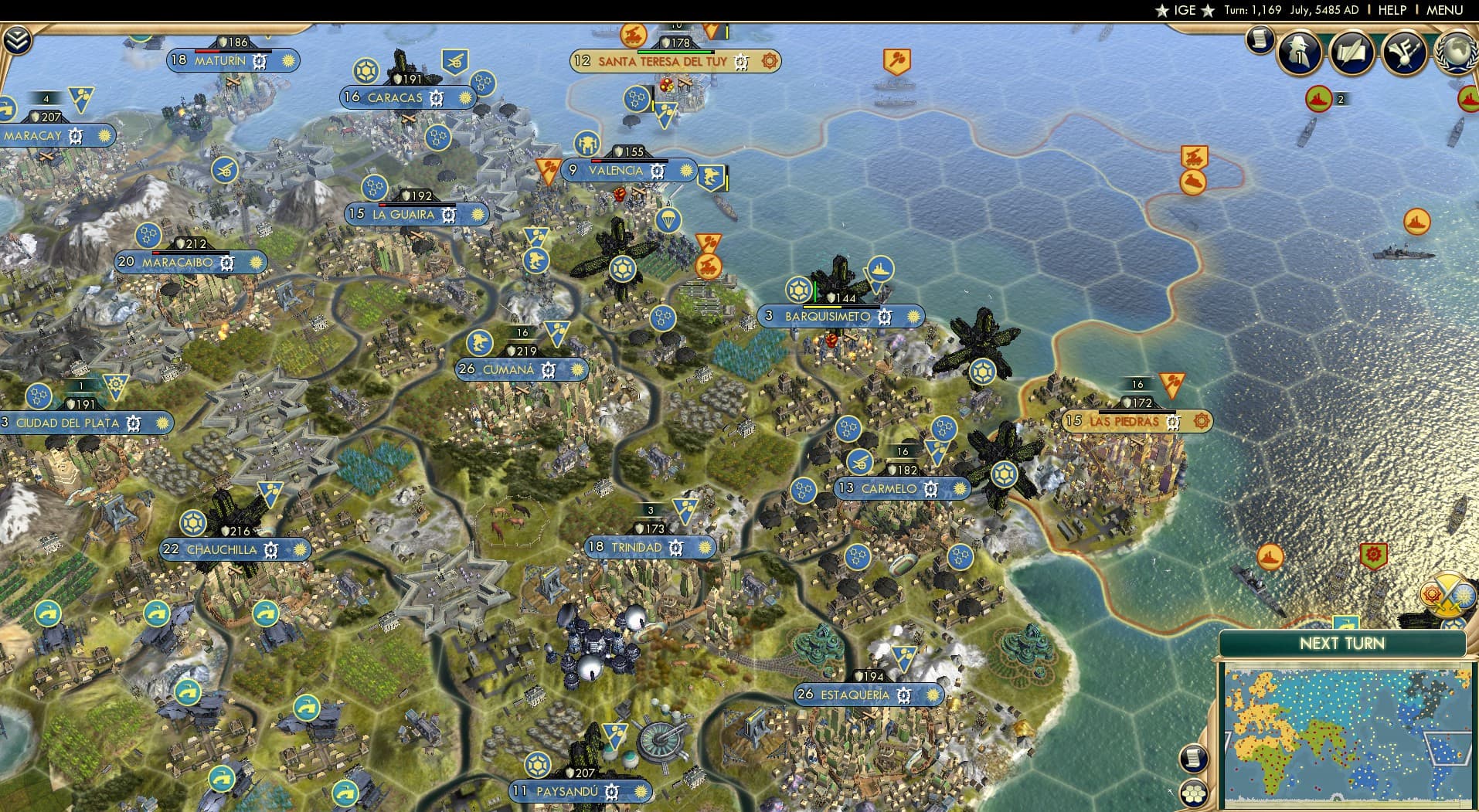Viewport: 1479px width, 812px height.
Task: Open the Notification Log scroll at top right
Action: (x=1259, y=40)
